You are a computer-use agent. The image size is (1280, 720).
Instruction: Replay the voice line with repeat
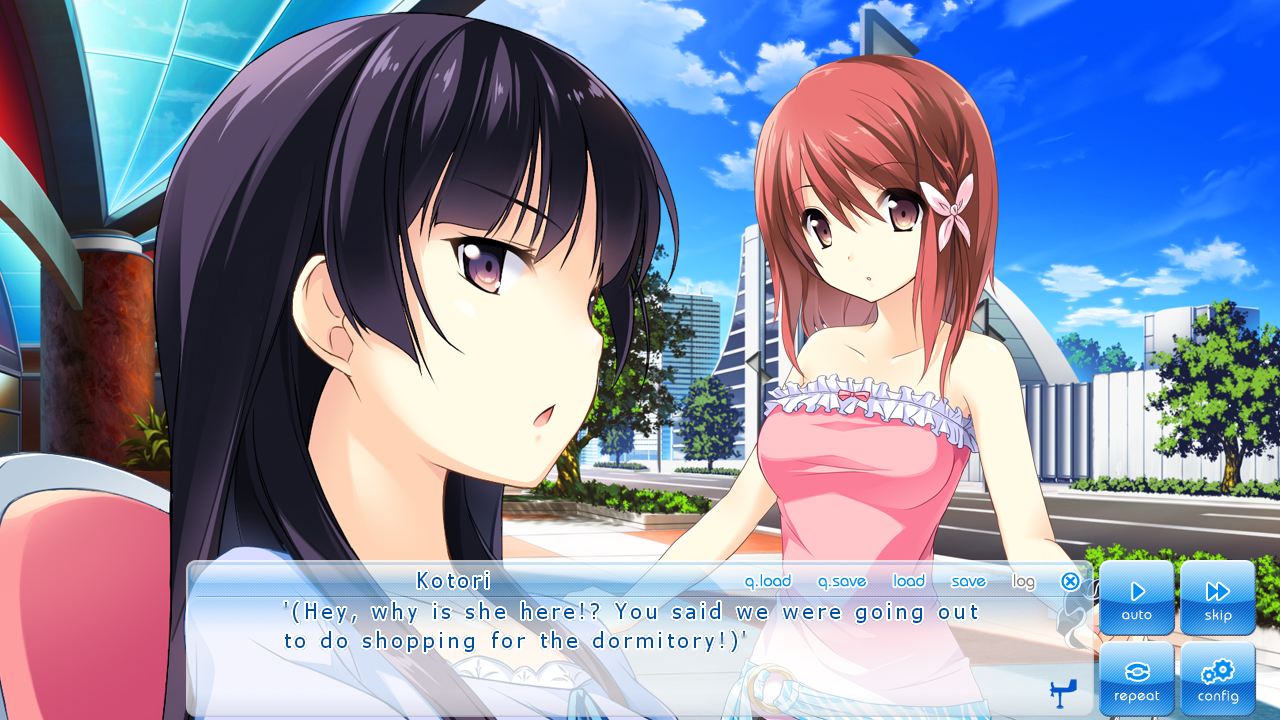point(1137,678)
